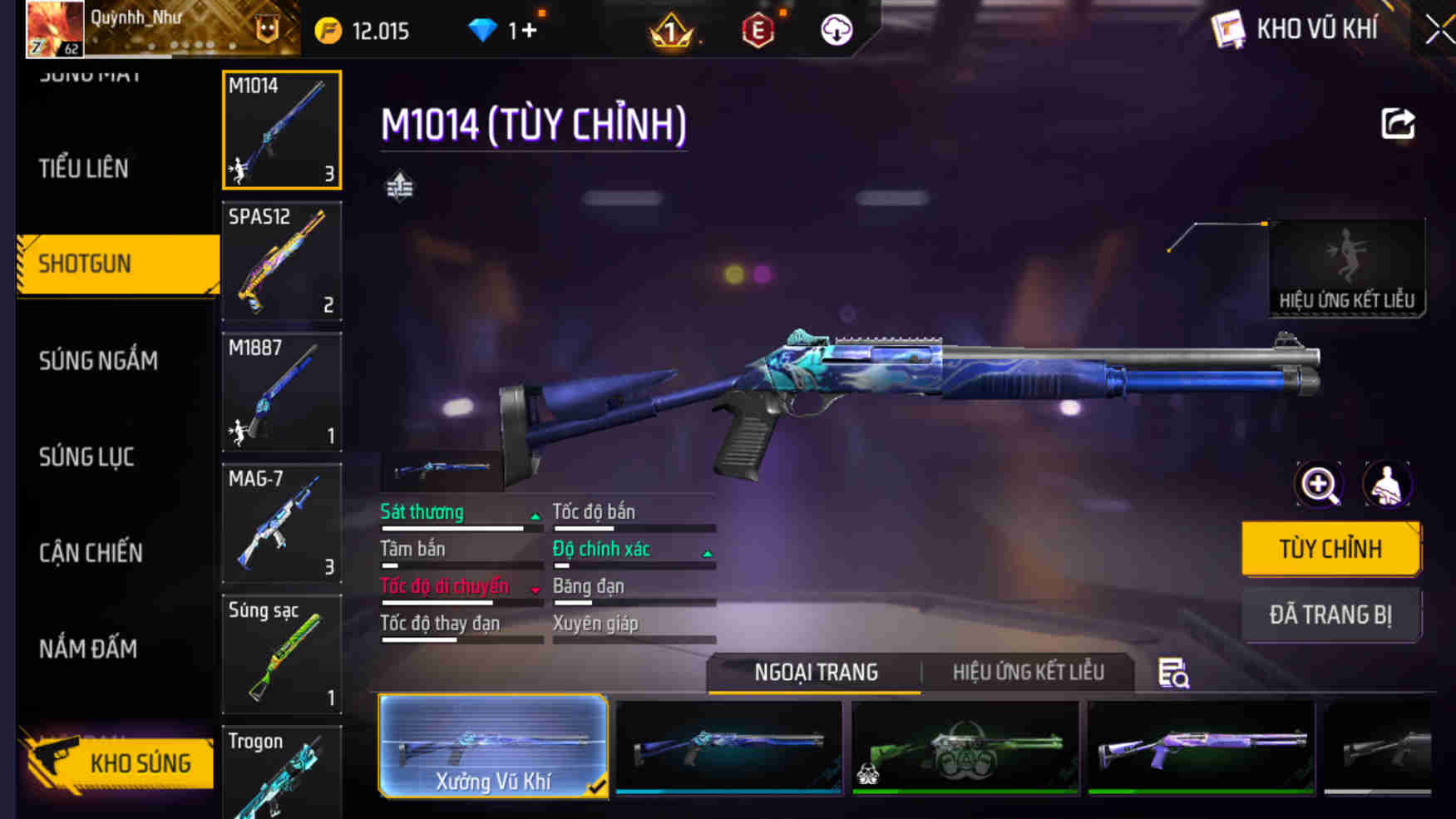Select the NGOẠI TRANG skins tab
The image size is (1456, 819).
(x=816, y=673)
